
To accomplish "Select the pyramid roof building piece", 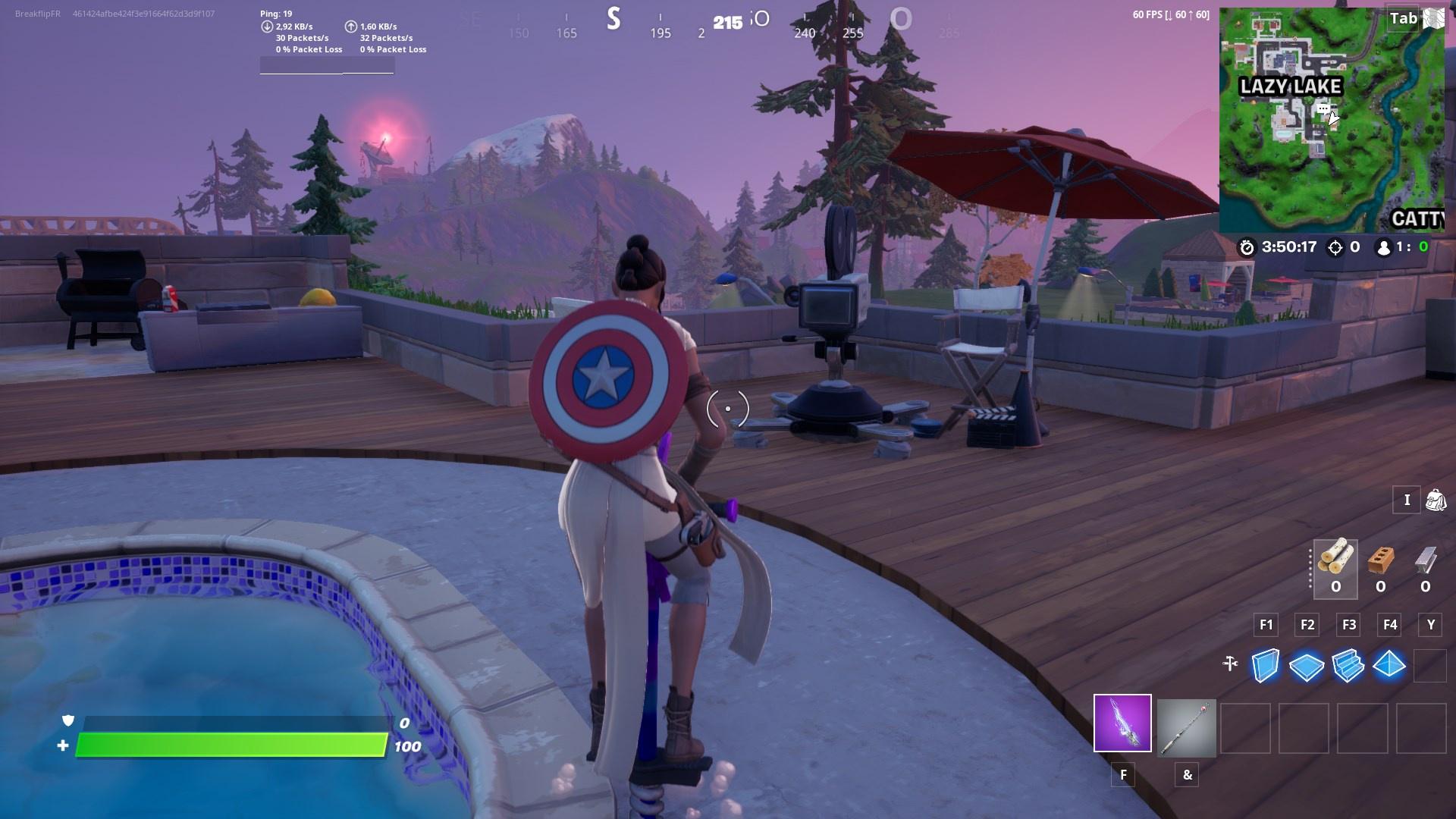I will [x=1391, y=664].
